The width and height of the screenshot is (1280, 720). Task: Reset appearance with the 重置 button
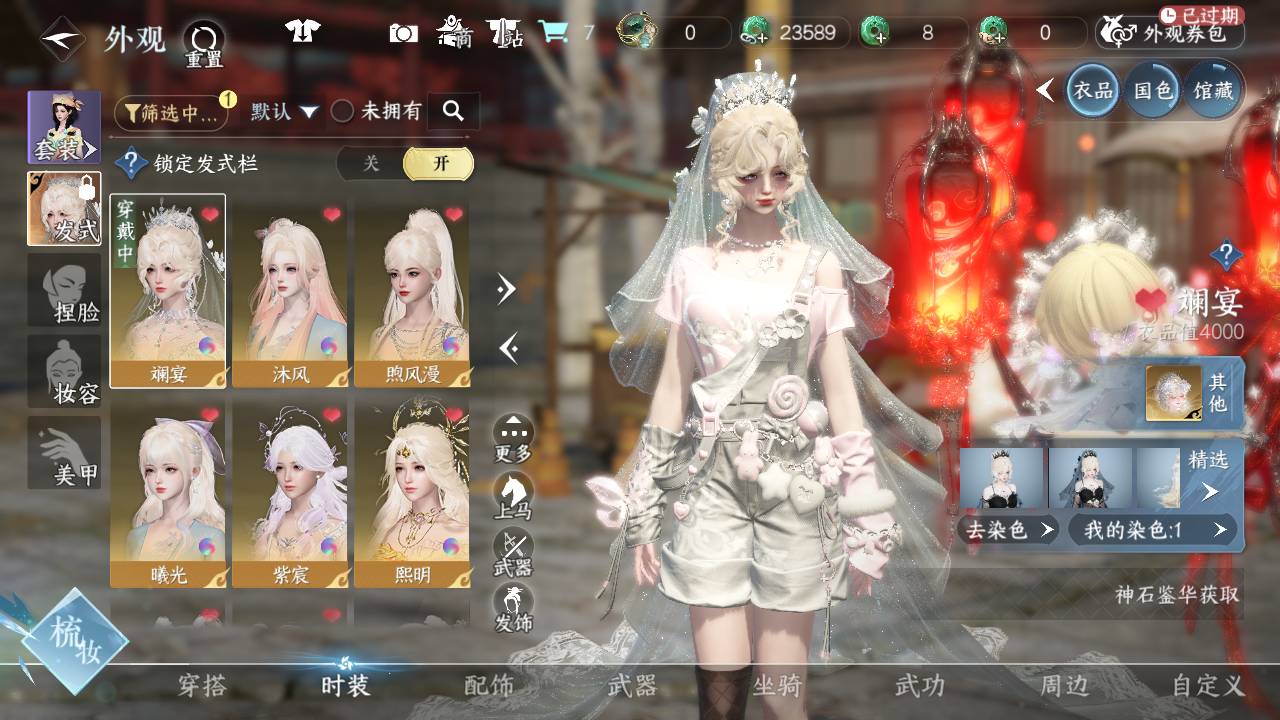click(204, 43)
